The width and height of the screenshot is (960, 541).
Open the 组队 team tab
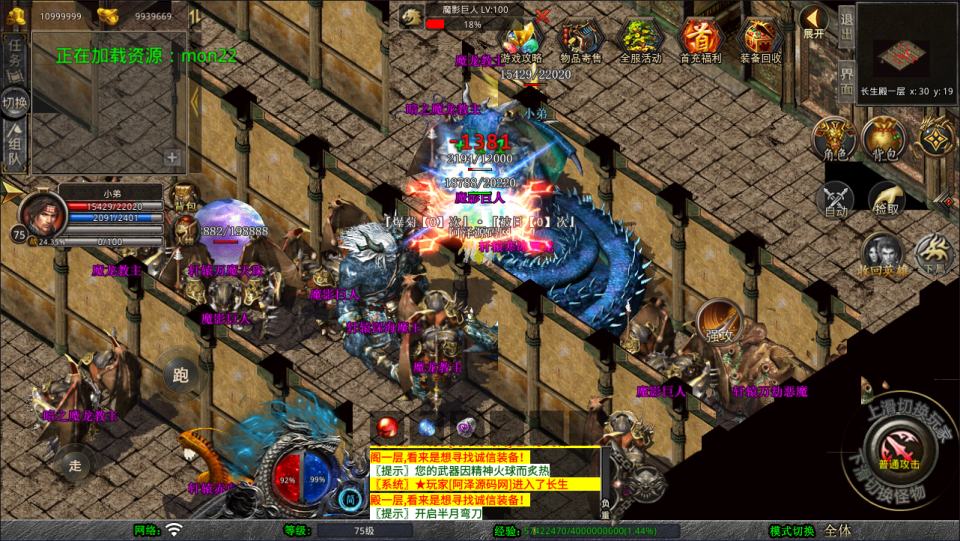15,149
